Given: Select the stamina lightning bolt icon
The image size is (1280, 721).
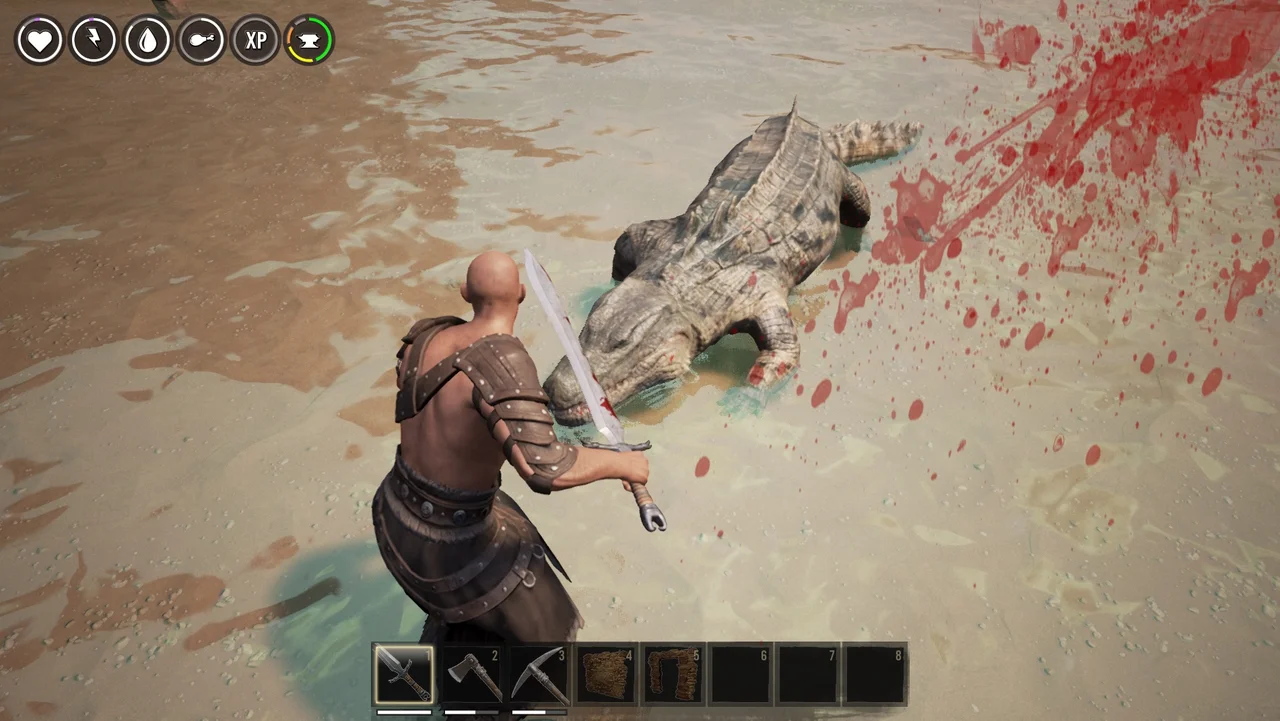Looking at the screenshot, I should coord(93,40).
